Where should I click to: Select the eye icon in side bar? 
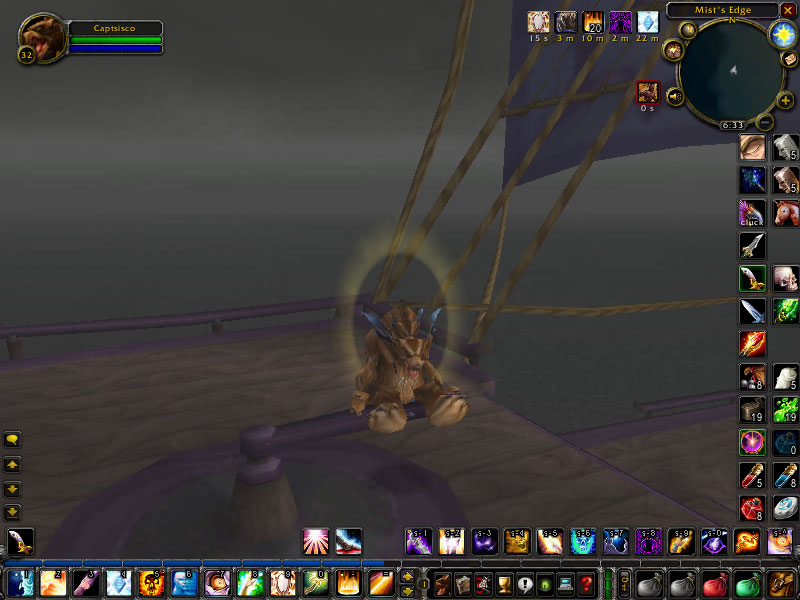pos(753,148)
